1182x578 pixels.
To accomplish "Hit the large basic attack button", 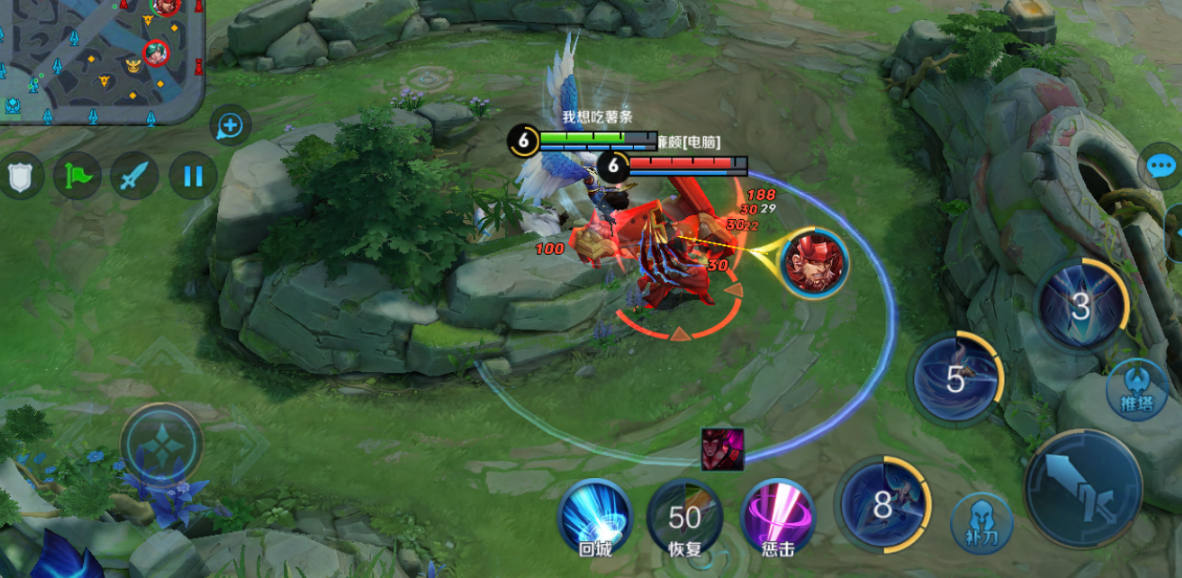I will coord(1084,488).
